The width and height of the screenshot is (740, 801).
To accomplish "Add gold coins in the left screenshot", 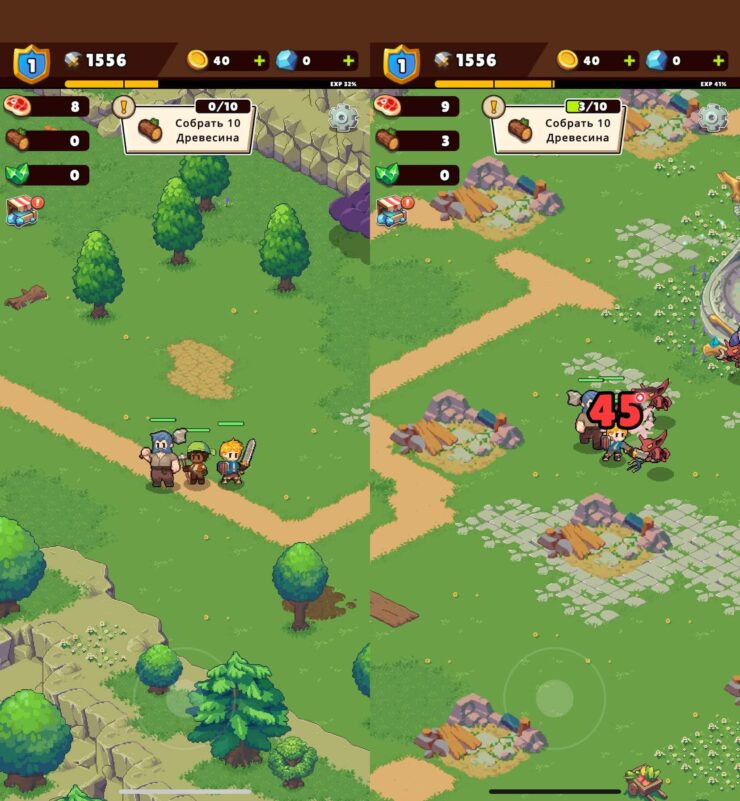I will point(259,61).
